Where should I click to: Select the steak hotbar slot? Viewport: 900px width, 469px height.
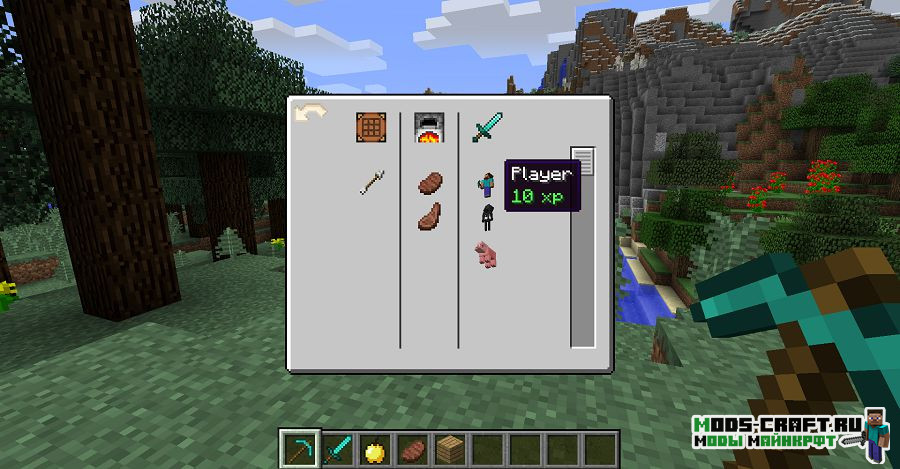pos(412,448)
